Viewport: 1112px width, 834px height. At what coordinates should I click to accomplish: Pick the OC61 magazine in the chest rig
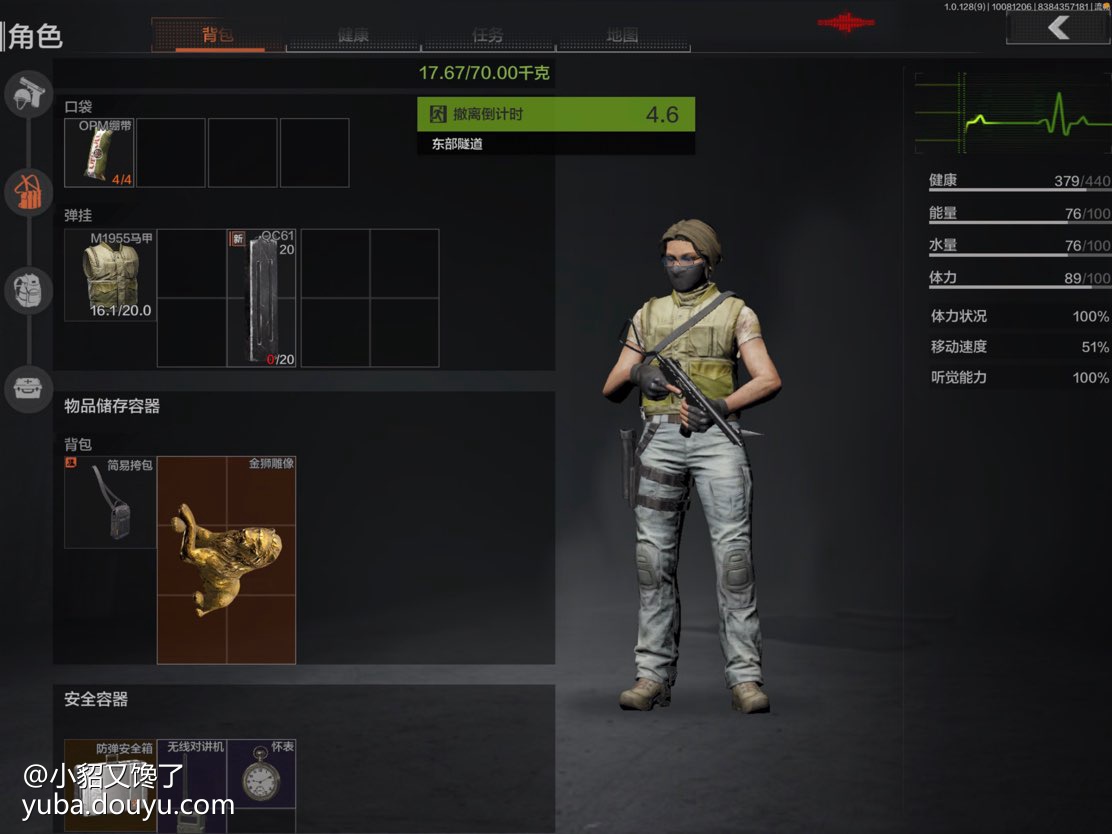pos(262,298)
